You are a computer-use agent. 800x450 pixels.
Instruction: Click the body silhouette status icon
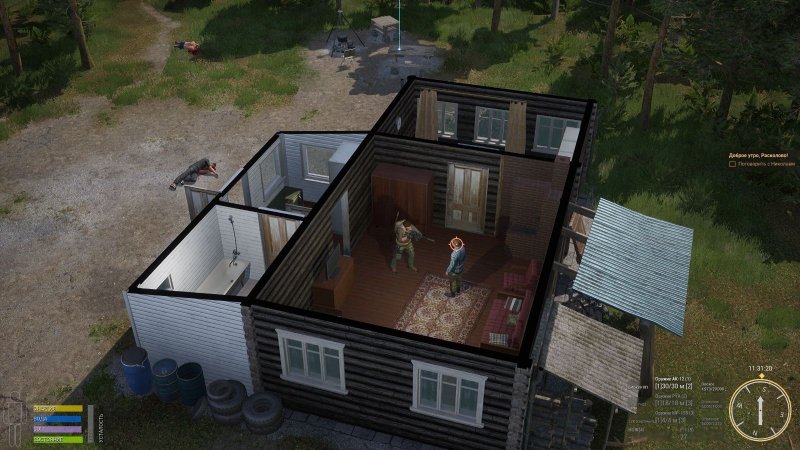(x=13, y=420)
